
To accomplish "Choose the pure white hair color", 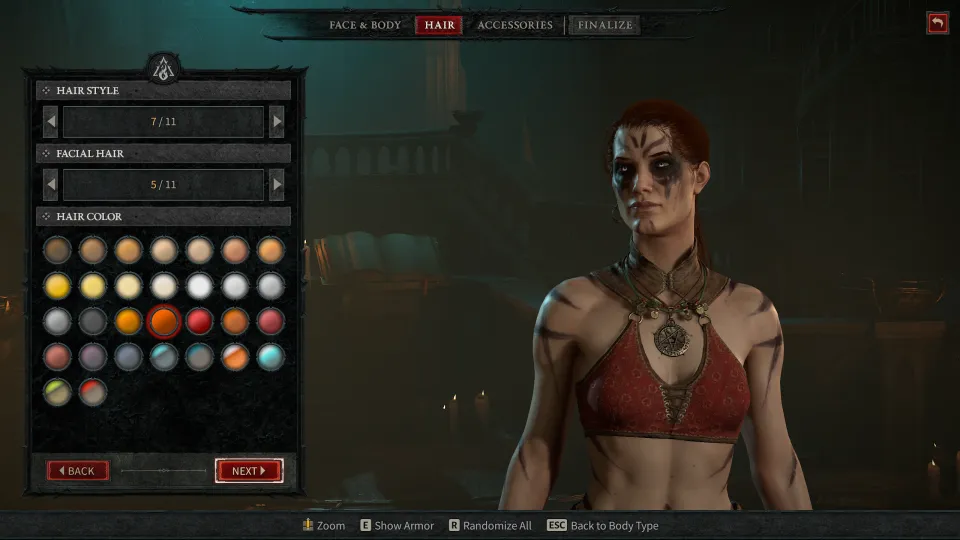I will point(199,286).
